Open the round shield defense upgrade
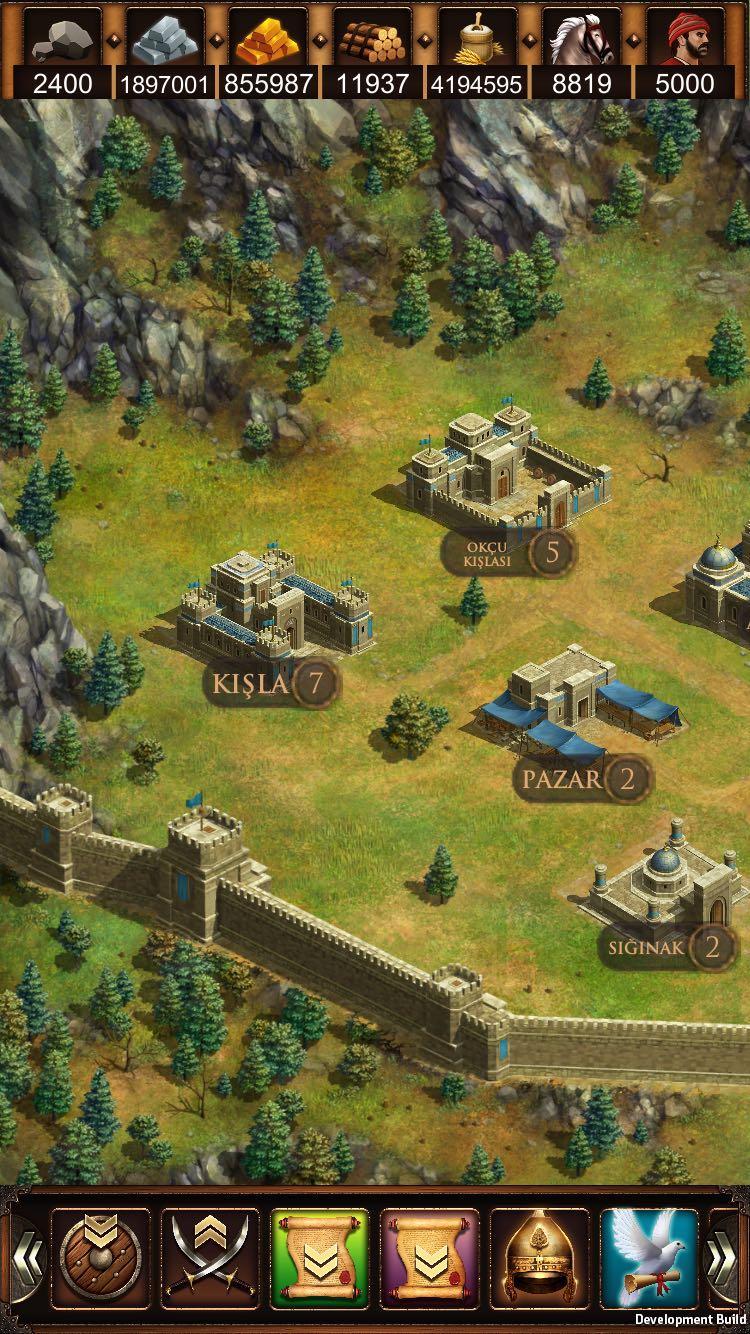Image resolution: width=750 pixels, height=1334 pixels. tap(100, 1258)
